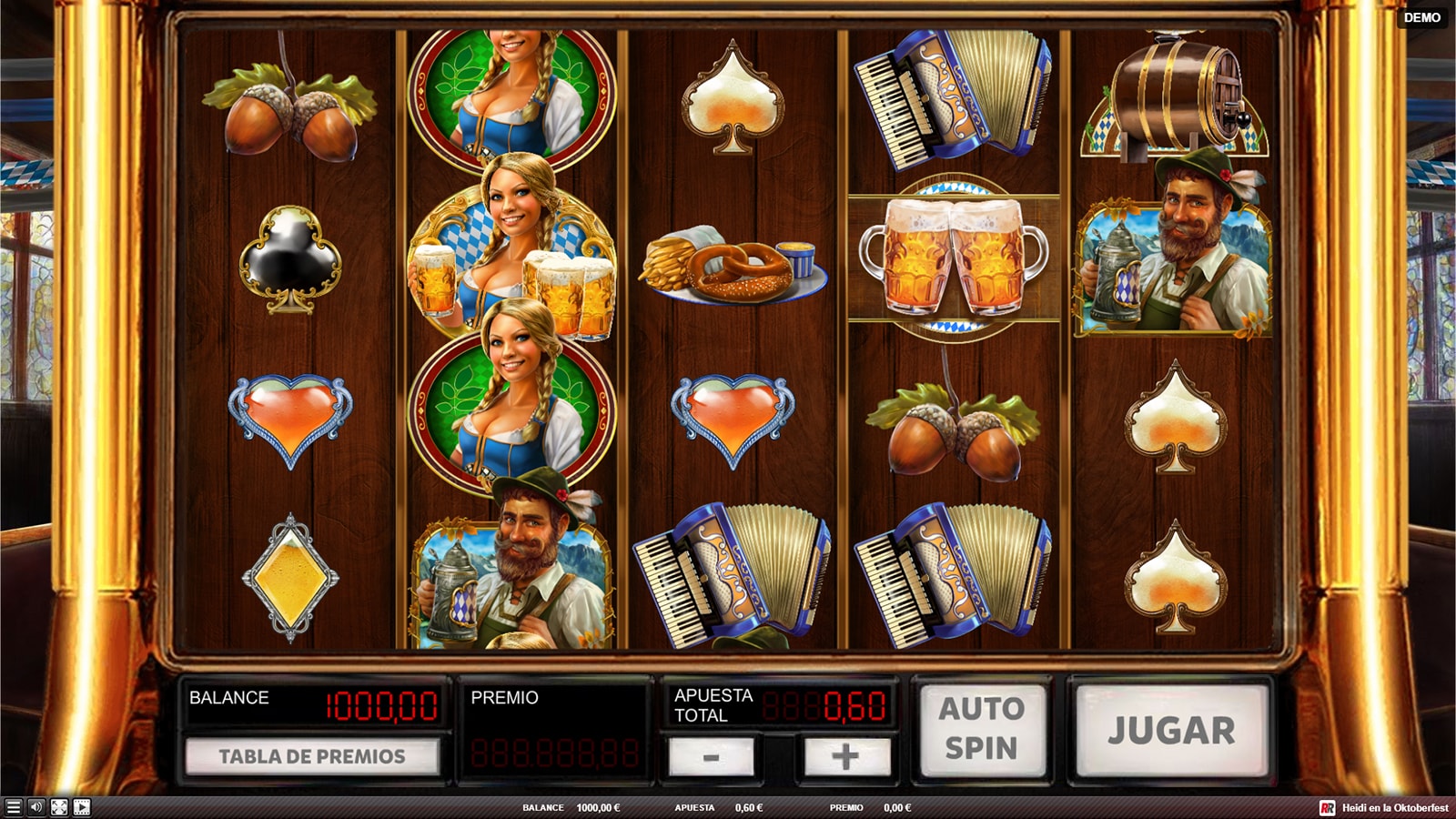Switch to fullscreen using the arrows icon
The height and width of the screenshot is (819, 1456).
59,807
